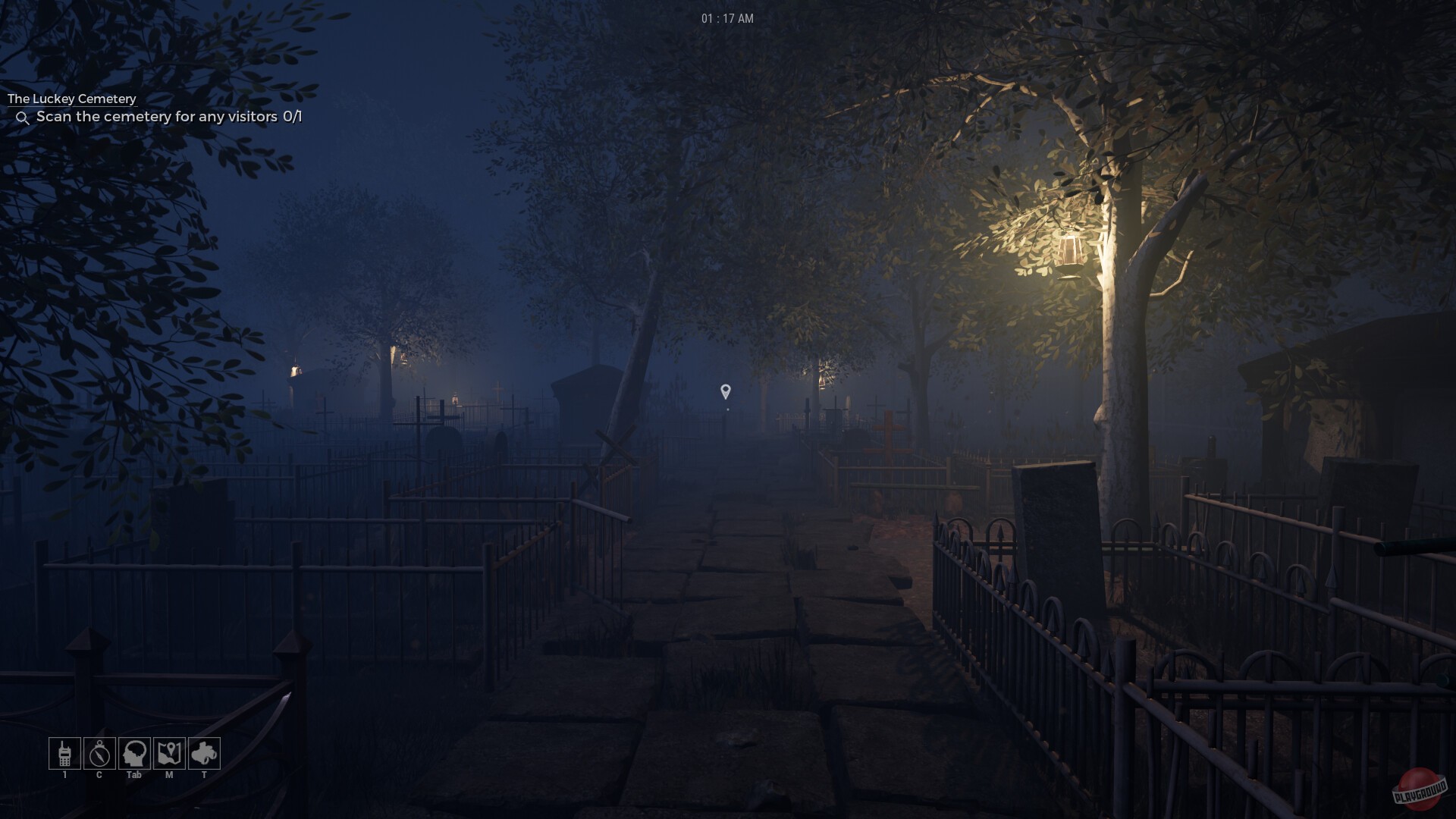Click the 0/1 visitor progress counter
The image size is (1456, 819).
click(x=293, y=118)
